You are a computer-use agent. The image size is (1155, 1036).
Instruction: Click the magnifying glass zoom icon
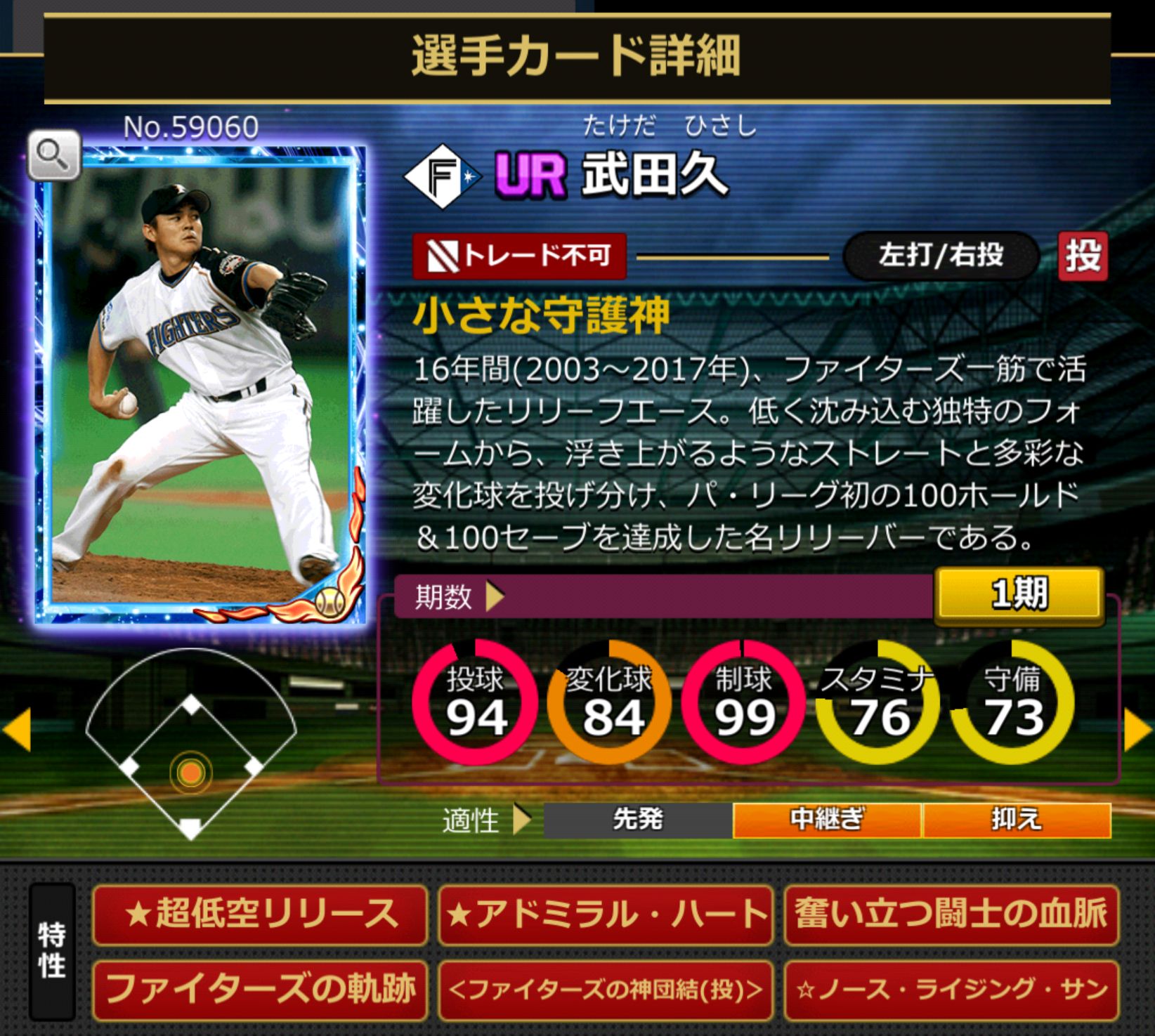click(54, 154)
